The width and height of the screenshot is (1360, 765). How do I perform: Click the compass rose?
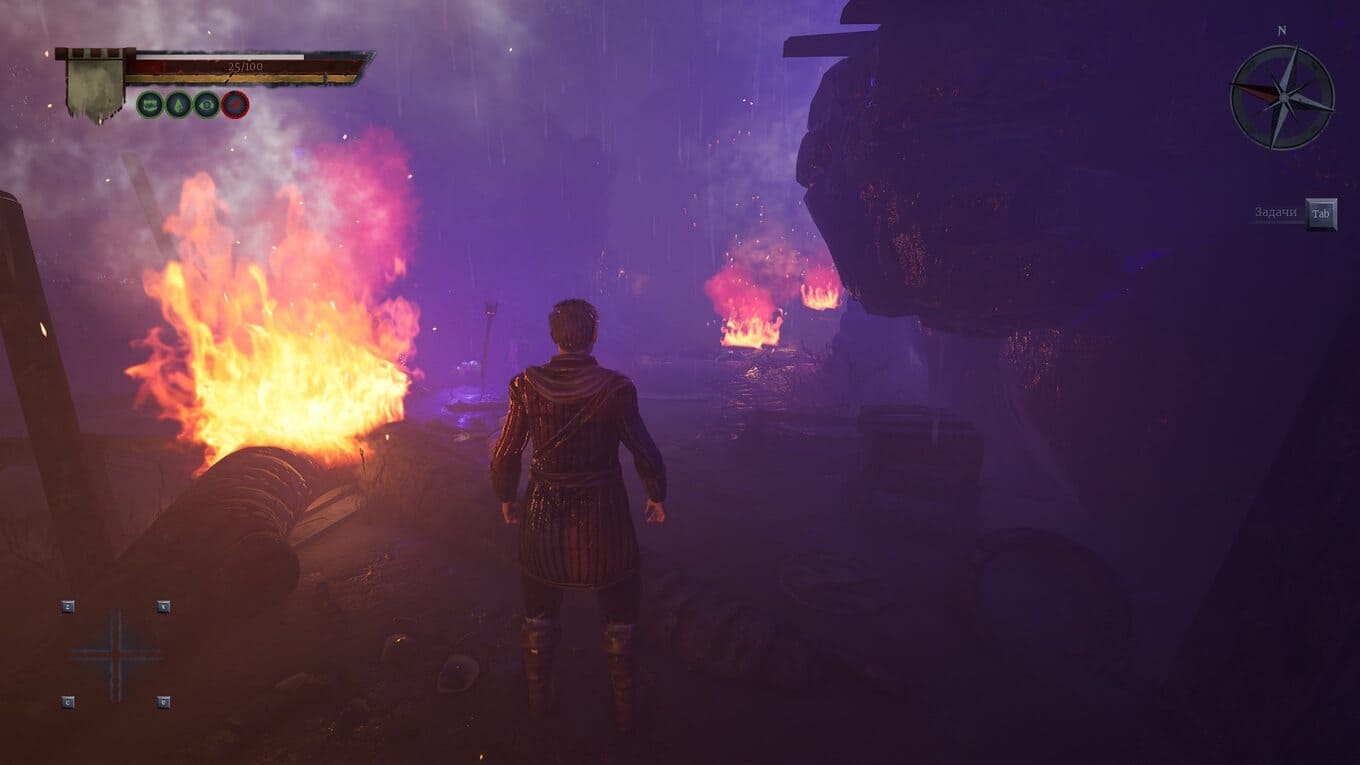tap(1282, 97)
